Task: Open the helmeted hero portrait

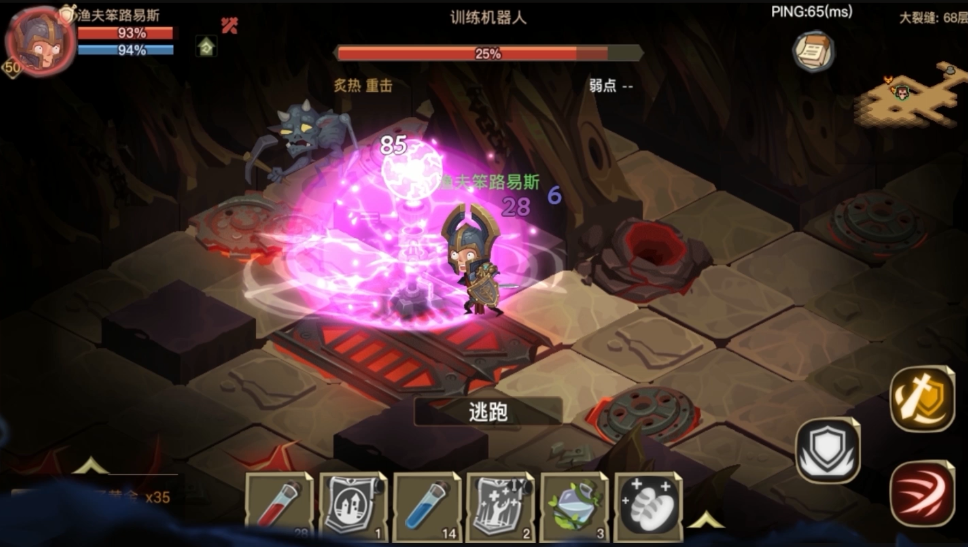Action: pos(40,42)
